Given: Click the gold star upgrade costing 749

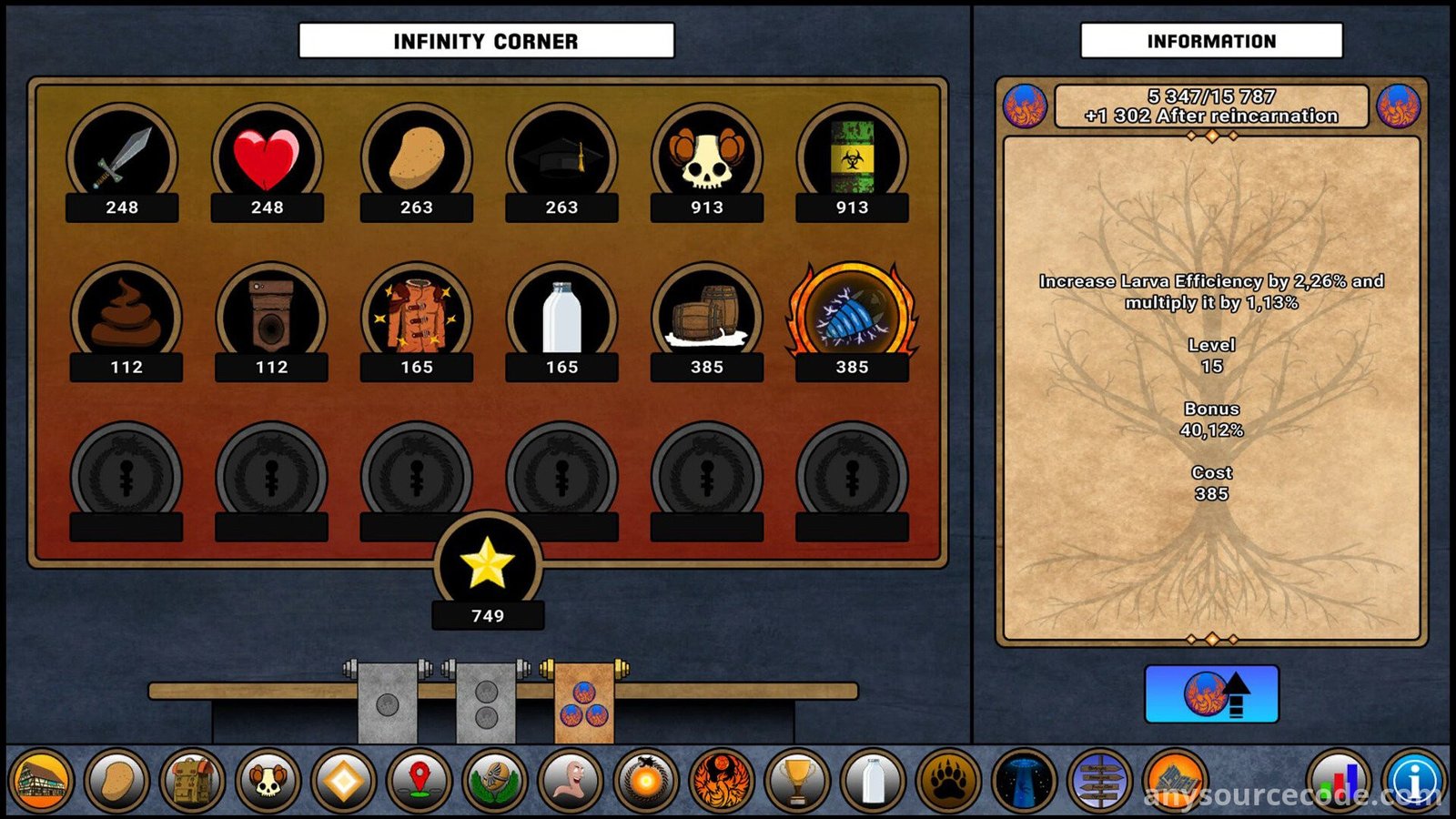Looking at the screenshot, I should (488, 565).
